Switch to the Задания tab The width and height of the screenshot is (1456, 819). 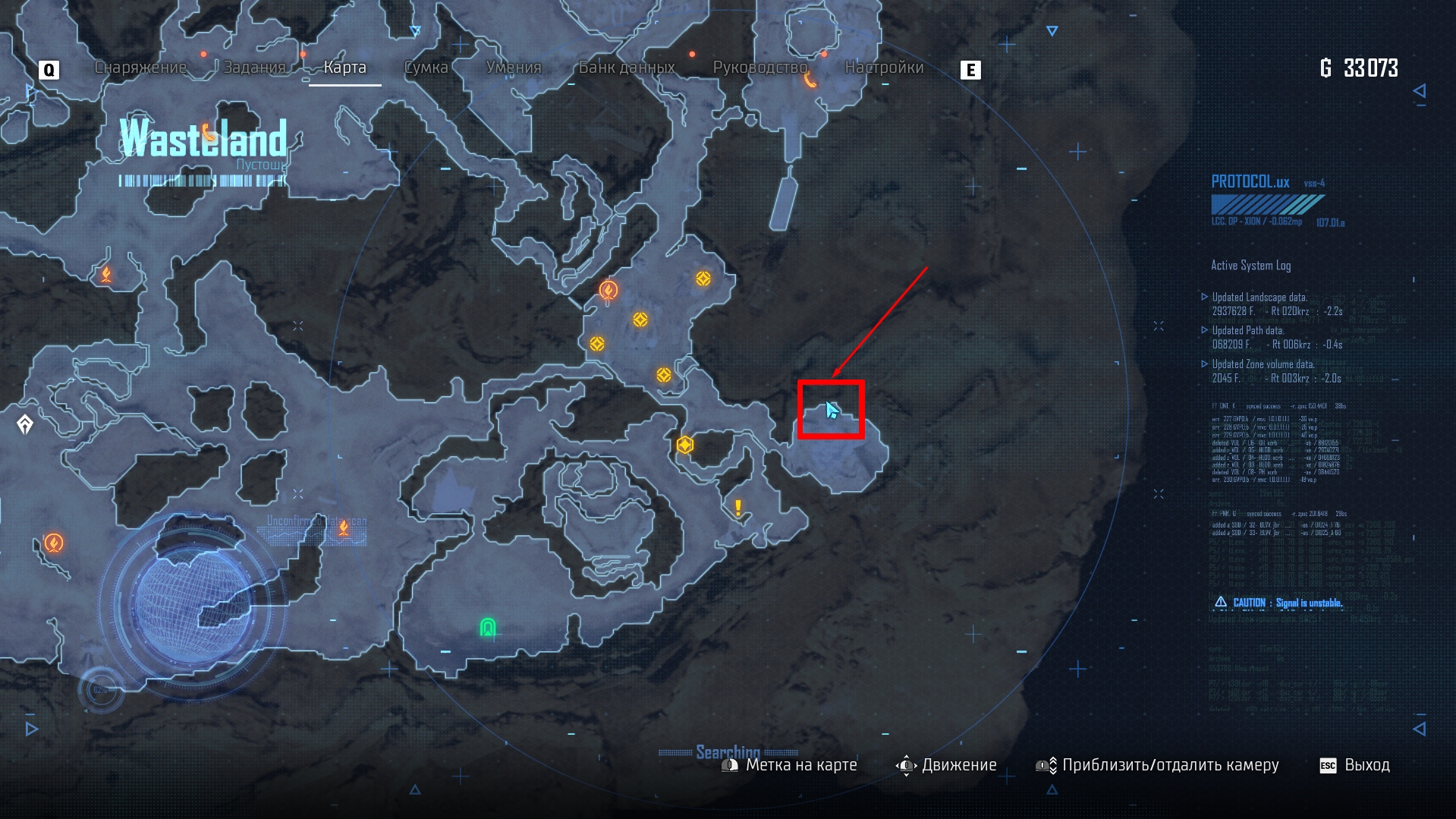coord(254,68)
